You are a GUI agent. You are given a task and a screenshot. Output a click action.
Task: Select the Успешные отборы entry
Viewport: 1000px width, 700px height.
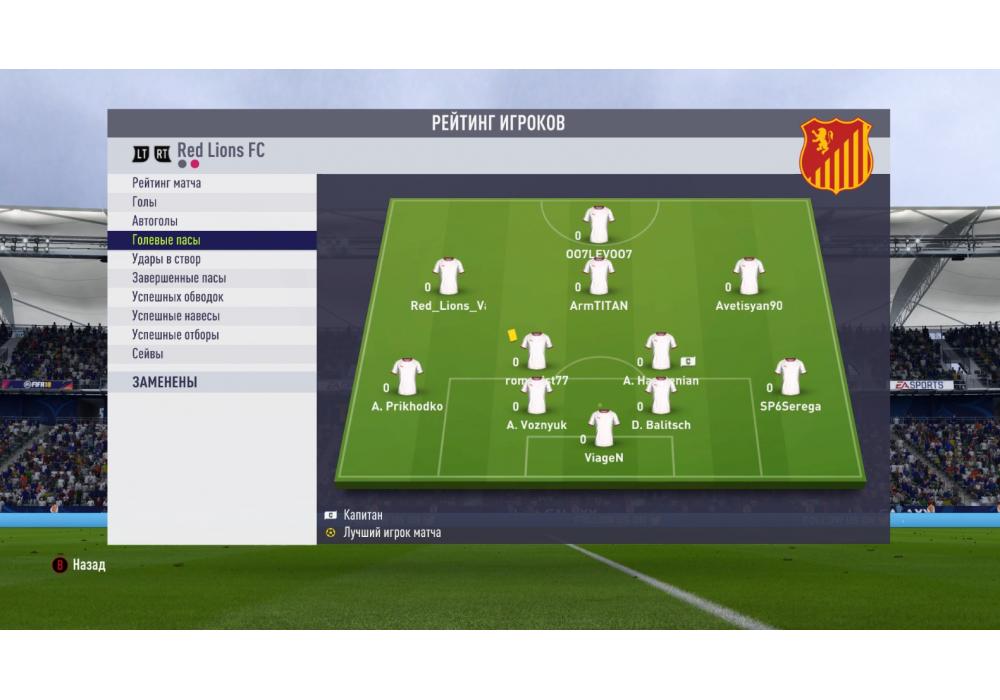176,335
